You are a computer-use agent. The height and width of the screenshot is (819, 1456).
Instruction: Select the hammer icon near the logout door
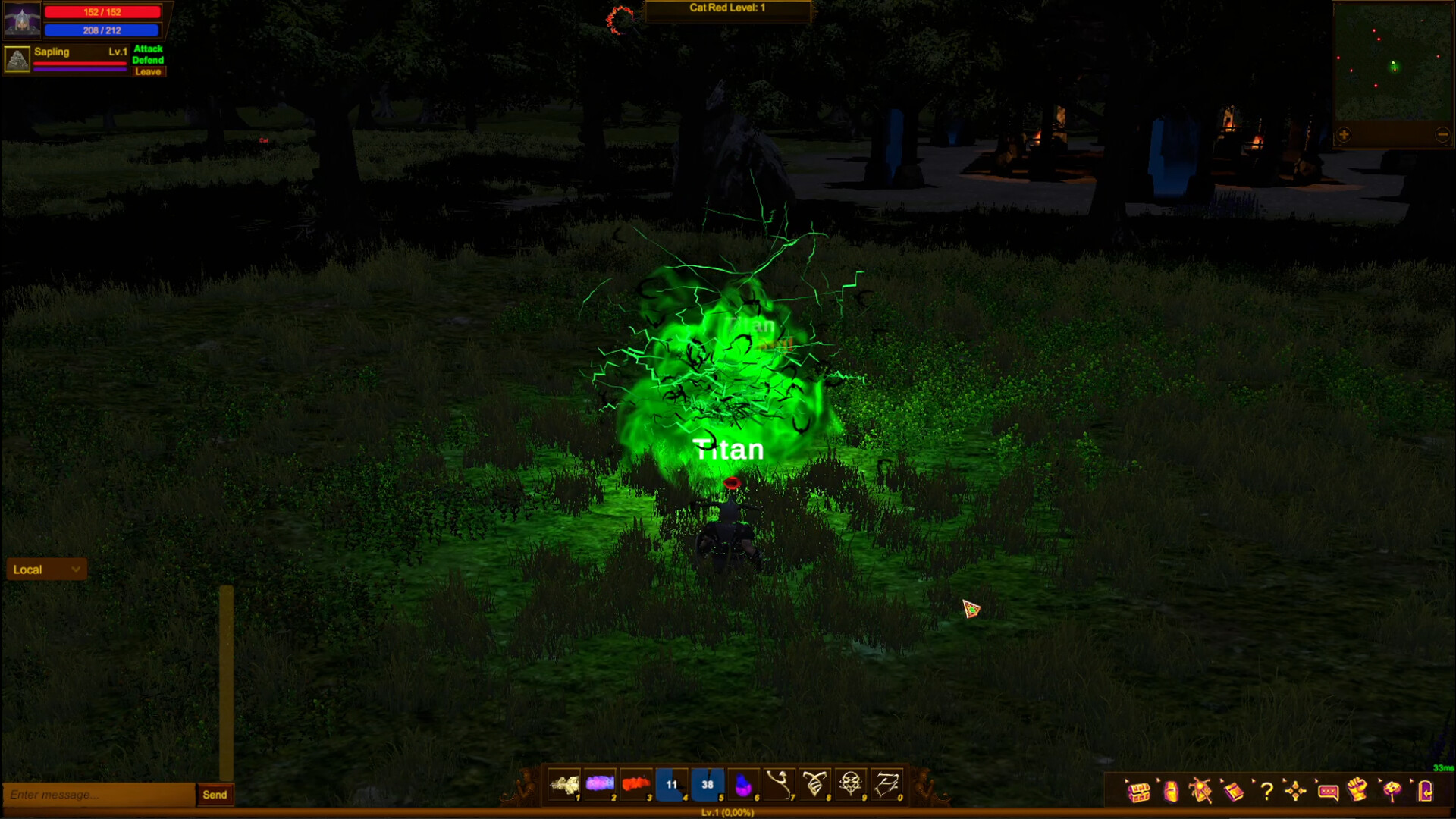pyautogui.click(x=1392, y=792)
